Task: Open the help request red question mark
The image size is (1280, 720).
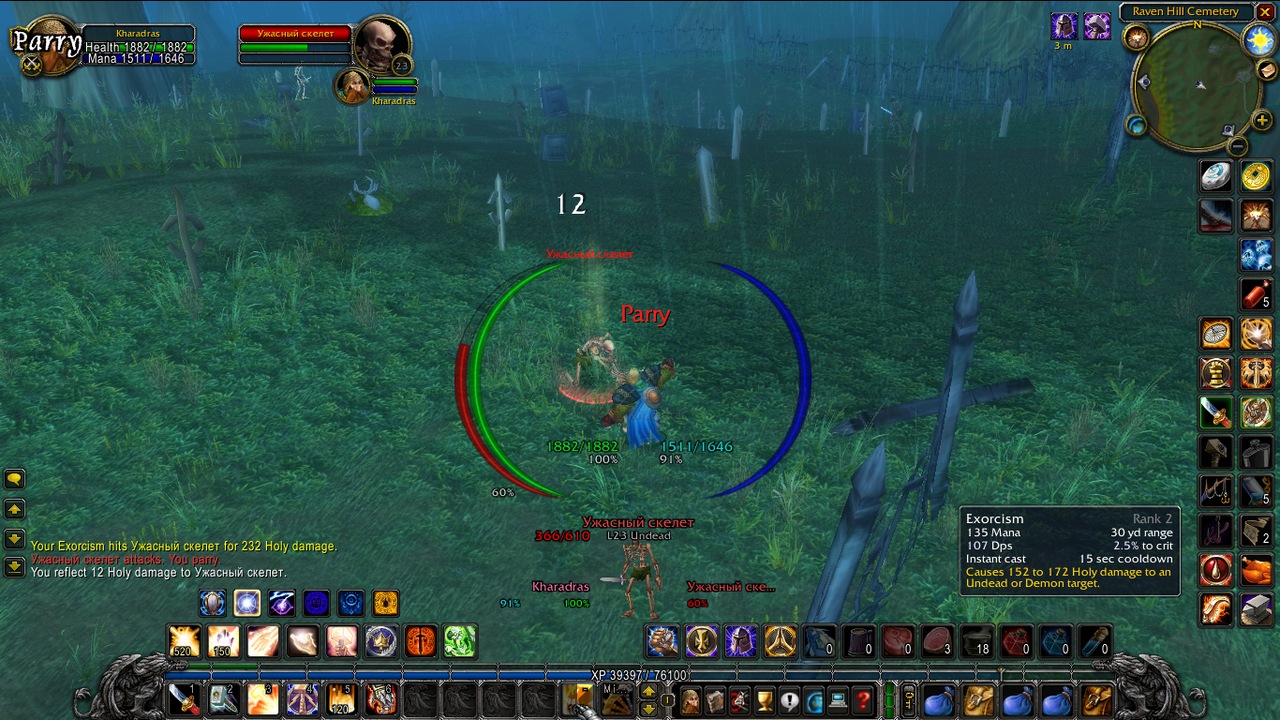Action: (x=863, y=701)
